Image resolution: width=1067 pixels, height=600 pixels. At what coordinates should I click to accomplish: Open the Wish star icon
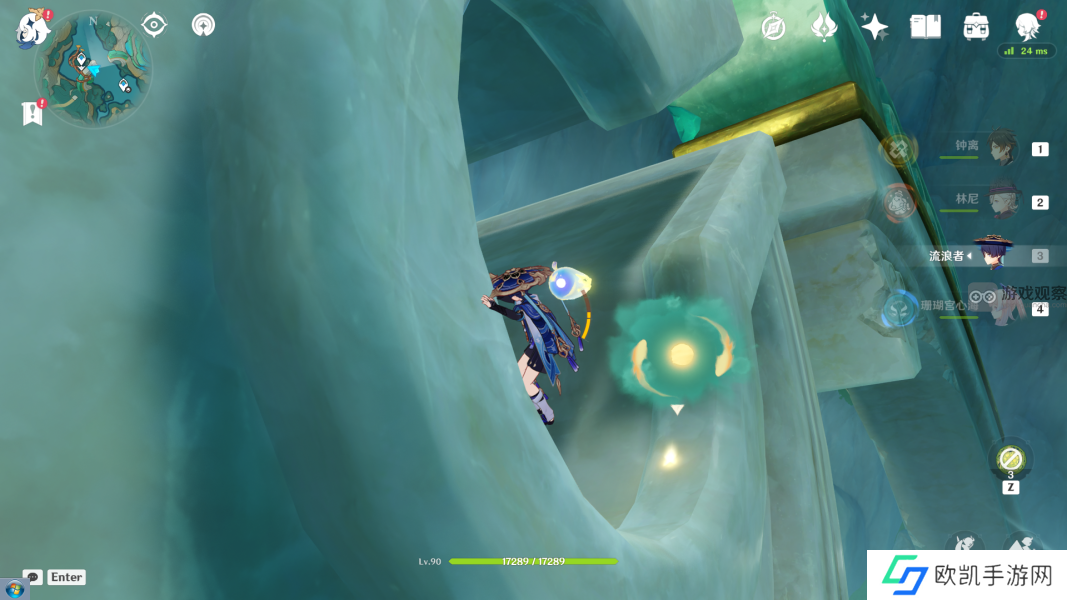pyautogui.click(x=874, y=27)
